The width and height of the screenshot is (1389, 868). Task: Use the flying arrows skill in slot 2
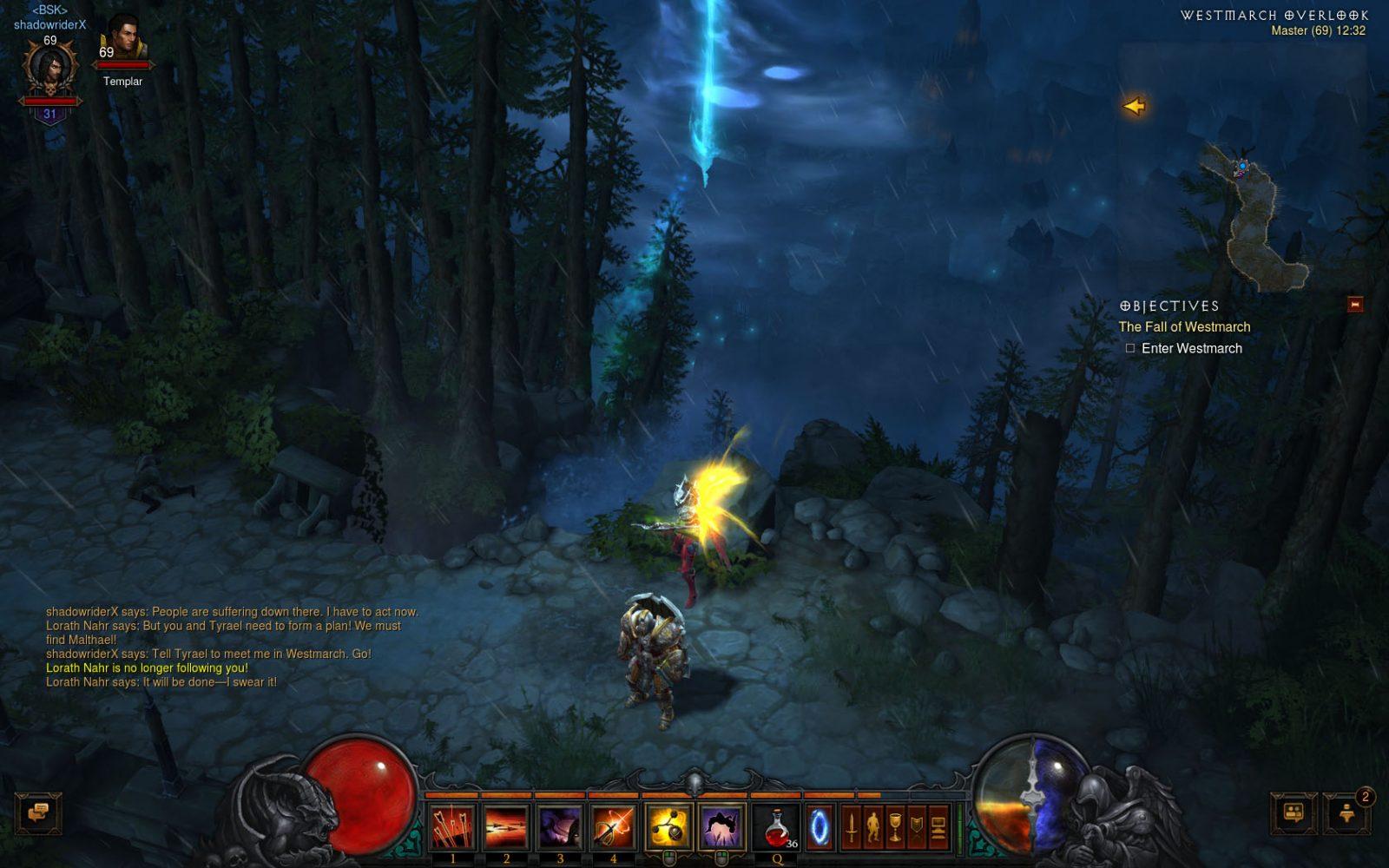(x=506, y=826)
